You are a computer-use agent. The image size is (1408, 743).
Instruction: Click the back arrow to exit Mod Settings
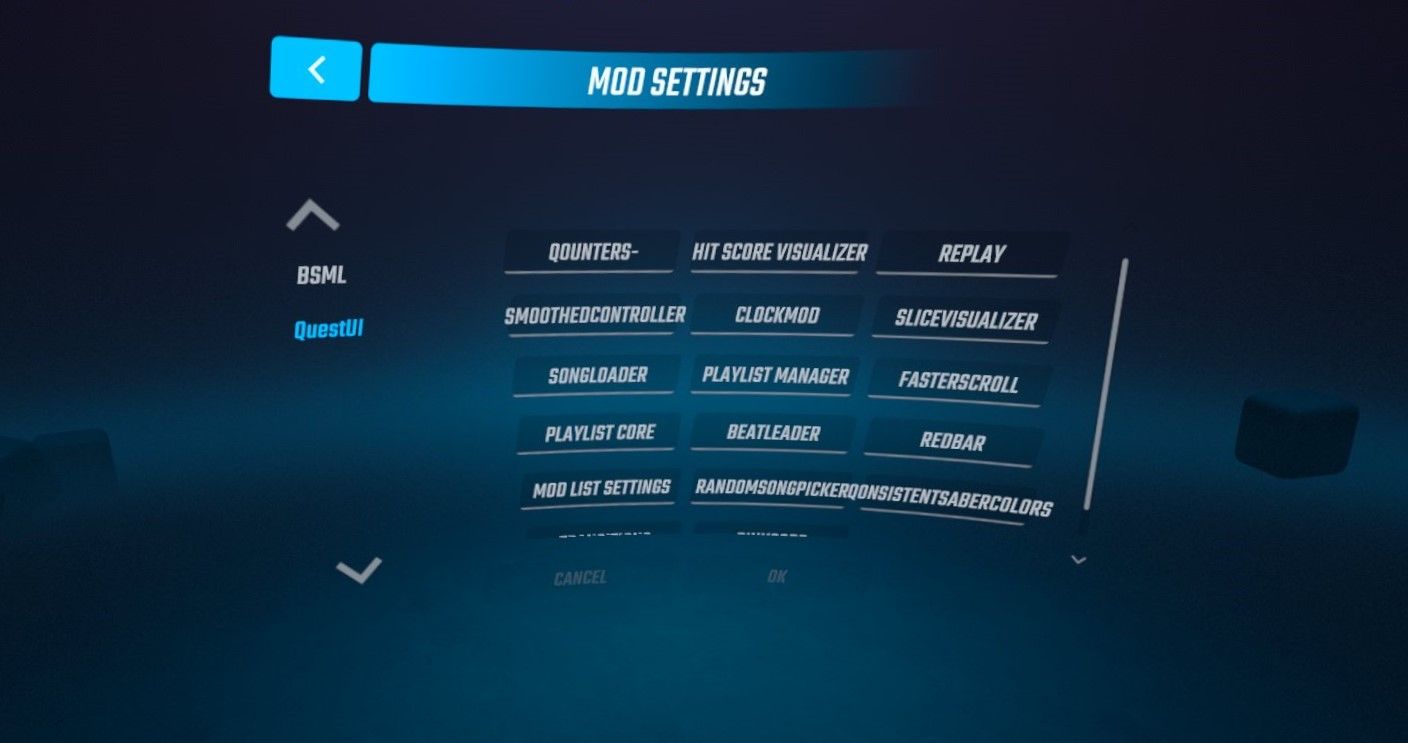314,70
